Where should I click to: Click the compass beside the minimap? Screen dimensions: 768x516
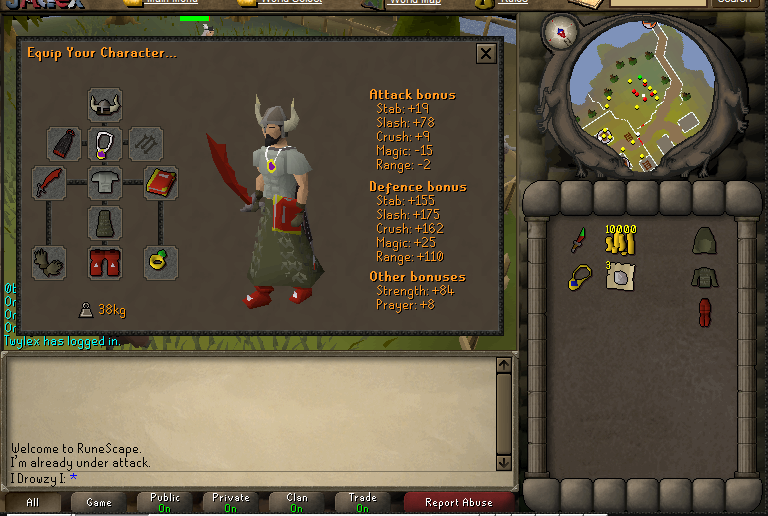(x=559, y=32)
